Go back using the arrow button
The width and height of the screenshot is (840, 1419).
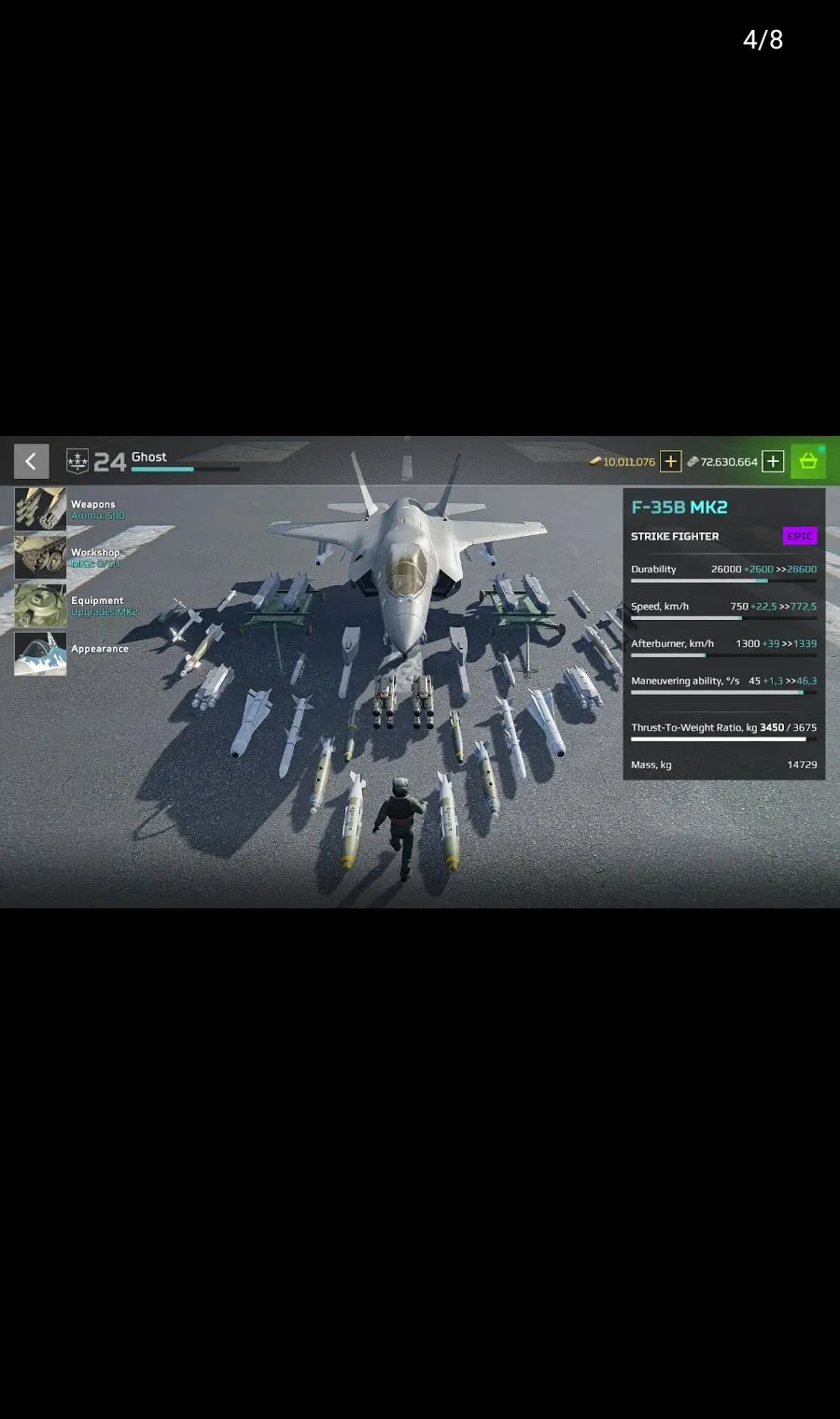coord(31,461)
